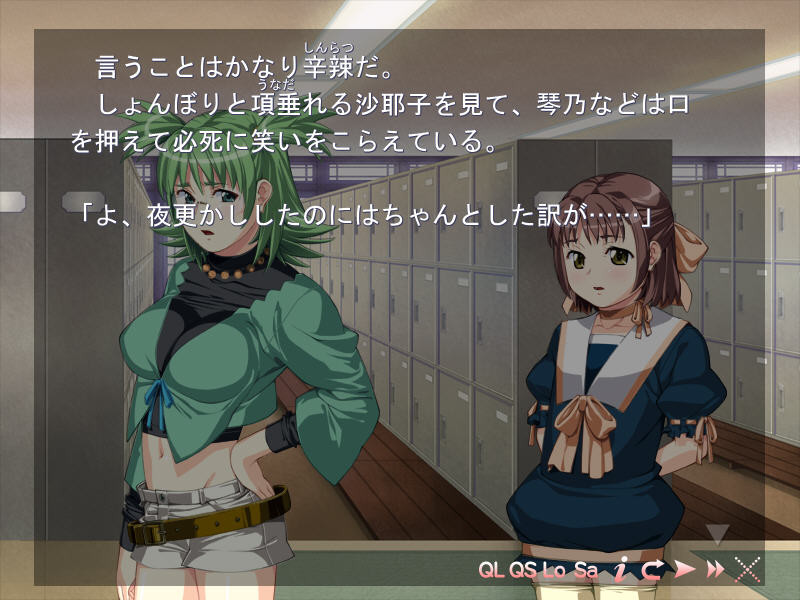The image size is (800, 600).
Task: Click the QS quick save button
Action: click(x=523, y=571)
